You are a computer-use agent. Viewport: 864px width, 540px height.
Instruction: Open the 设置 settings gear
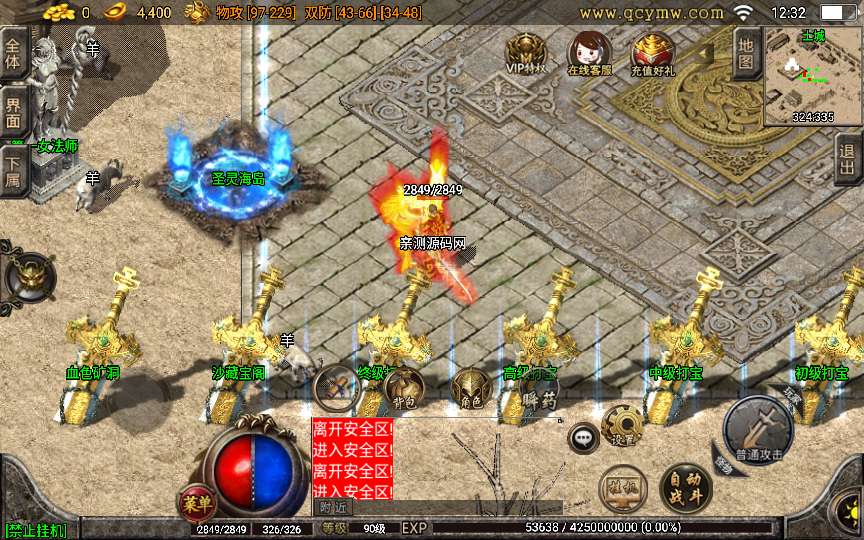coord(622,425)
